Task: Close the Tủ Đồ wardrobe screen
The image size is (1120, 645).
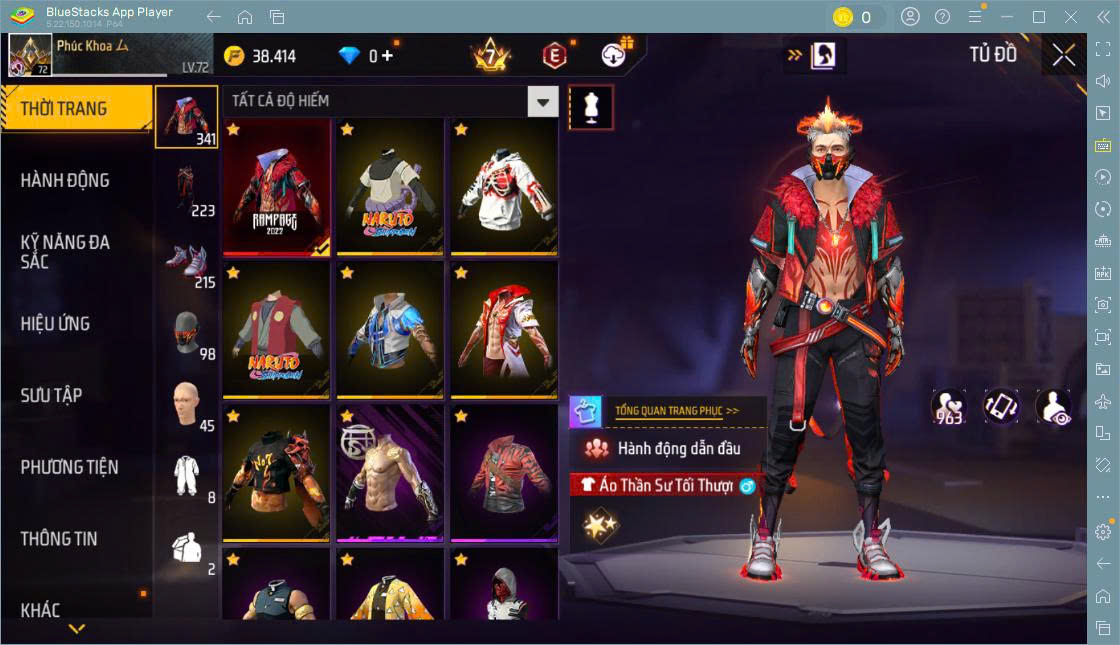Action: (1064, 56)
